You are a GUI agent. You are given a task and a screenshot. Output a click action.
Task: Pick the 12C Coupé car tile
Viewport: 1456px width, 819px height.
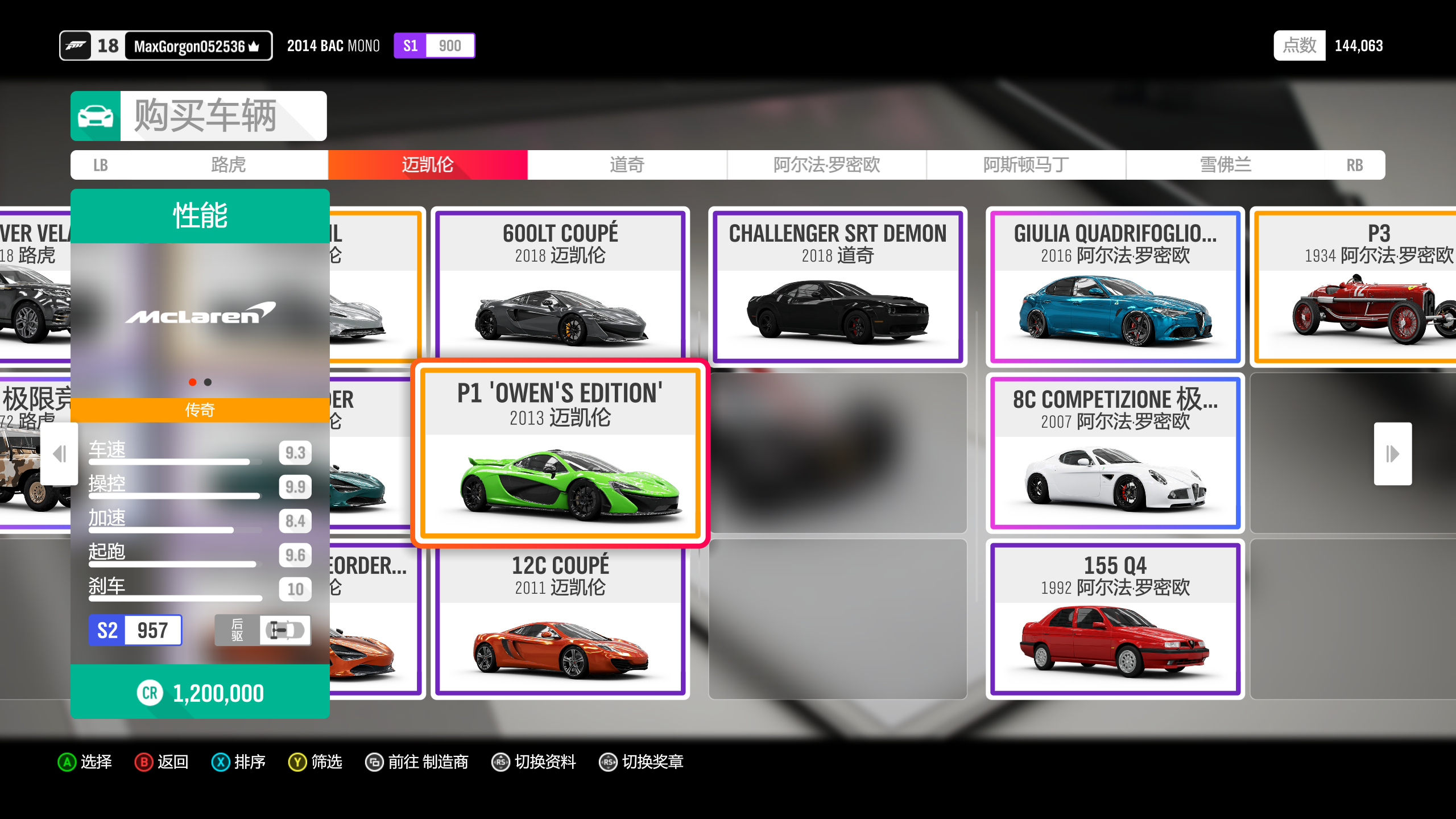click(x=560, y=620)
